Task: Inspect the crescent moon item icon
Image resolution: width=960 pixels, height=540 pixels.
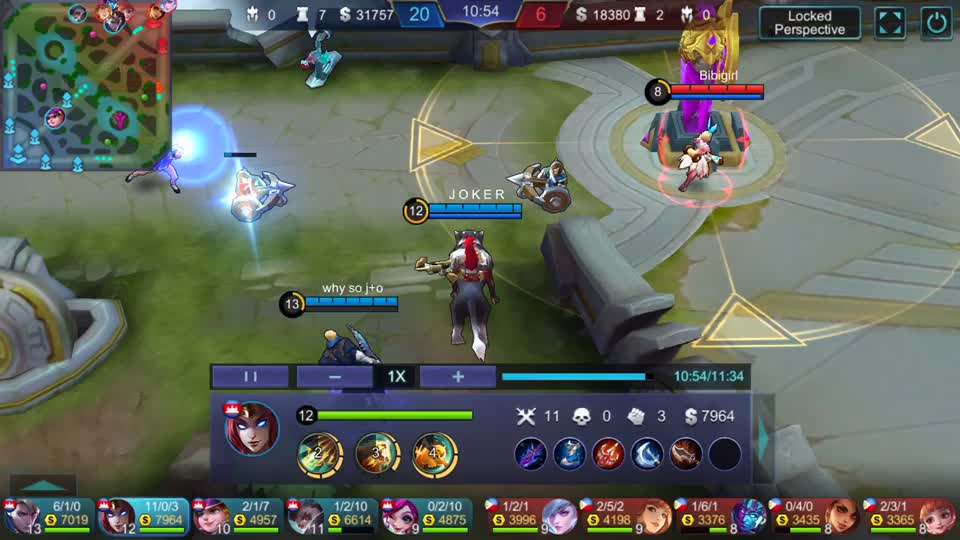Action: point(647,454)
